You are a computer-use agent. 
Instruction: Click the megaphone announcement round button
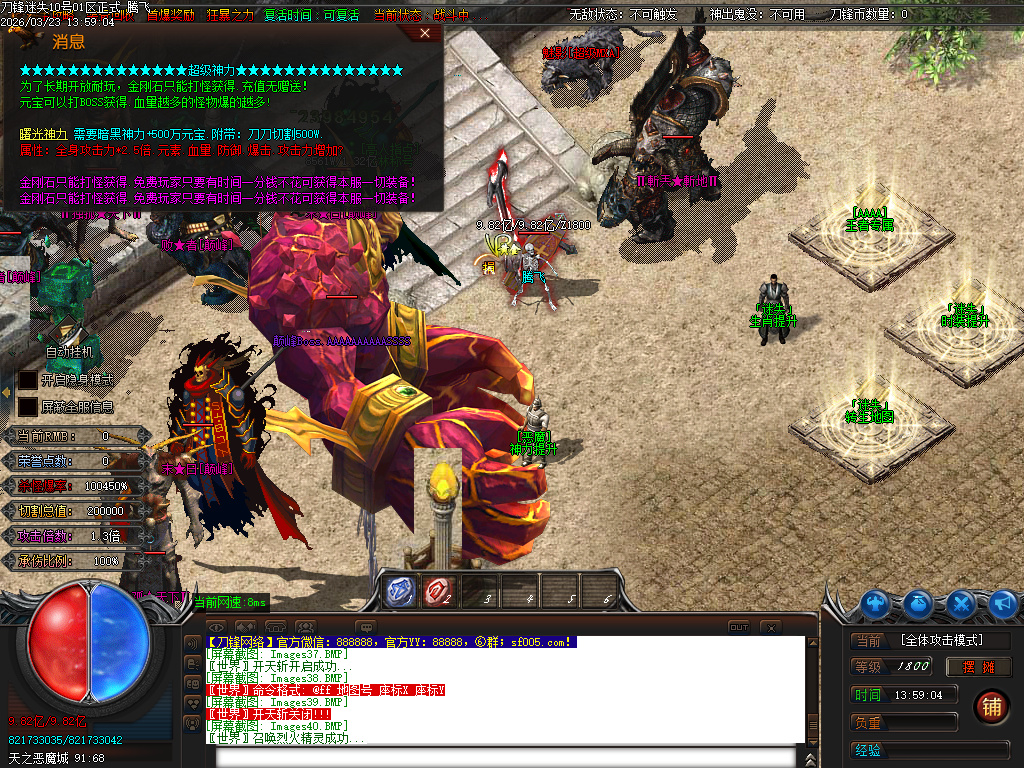(x=1002, y=604)
